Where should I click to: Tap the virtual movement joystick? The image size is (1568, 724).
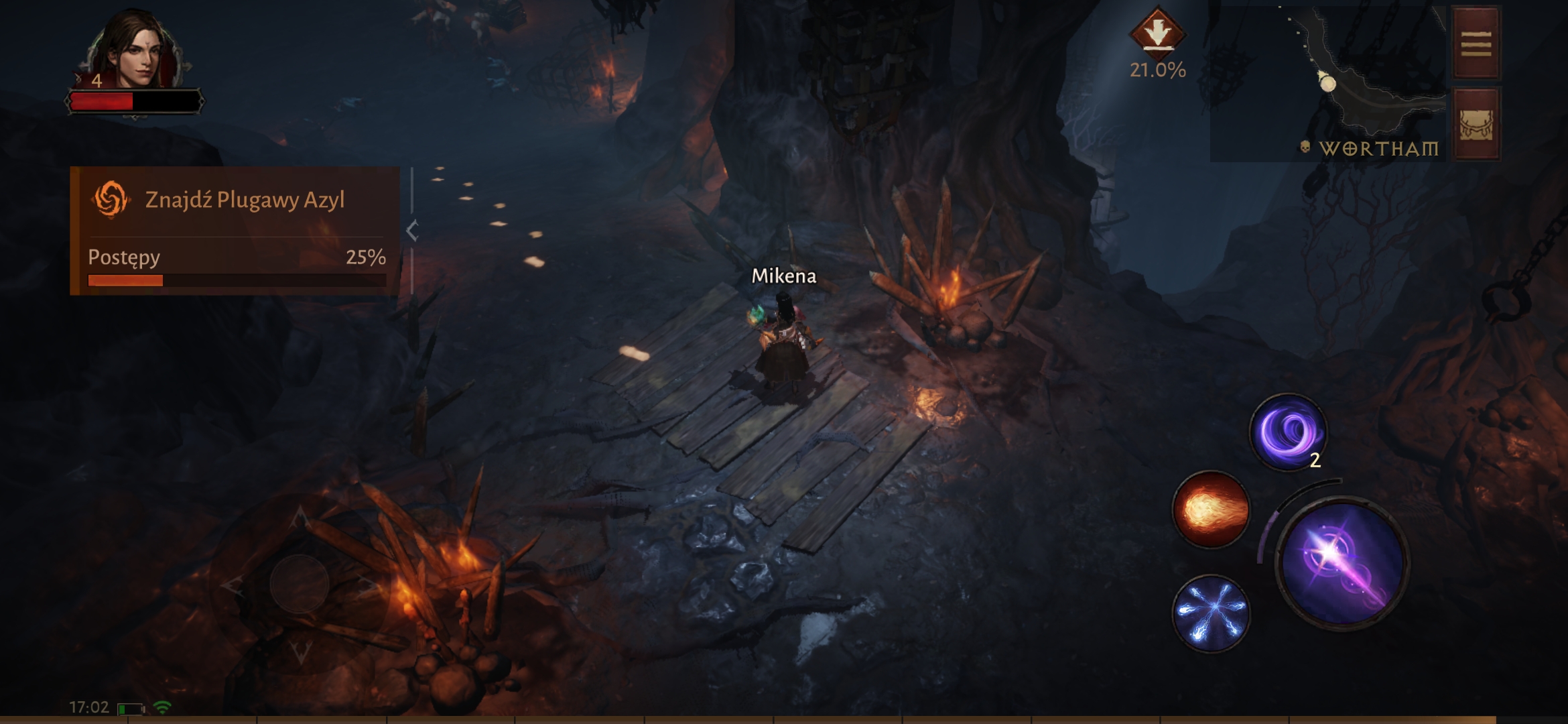pos(300,584)
